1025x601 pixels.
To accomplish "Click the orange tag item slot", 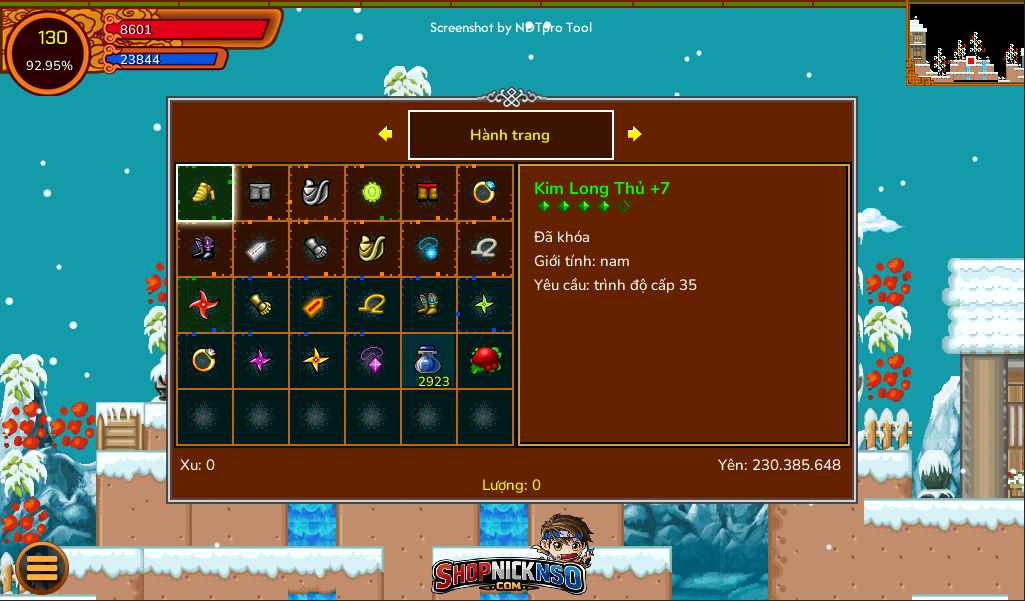I will tap(317, 305).
